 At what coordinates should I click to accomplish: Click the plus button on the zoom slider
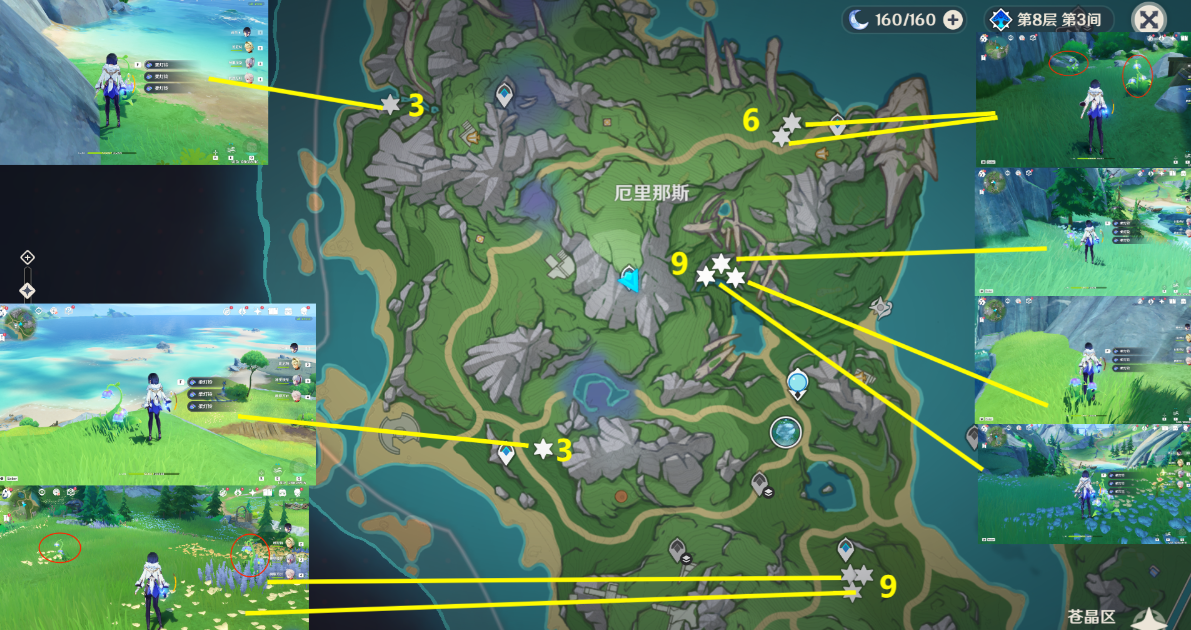click(x=27, y=257)
